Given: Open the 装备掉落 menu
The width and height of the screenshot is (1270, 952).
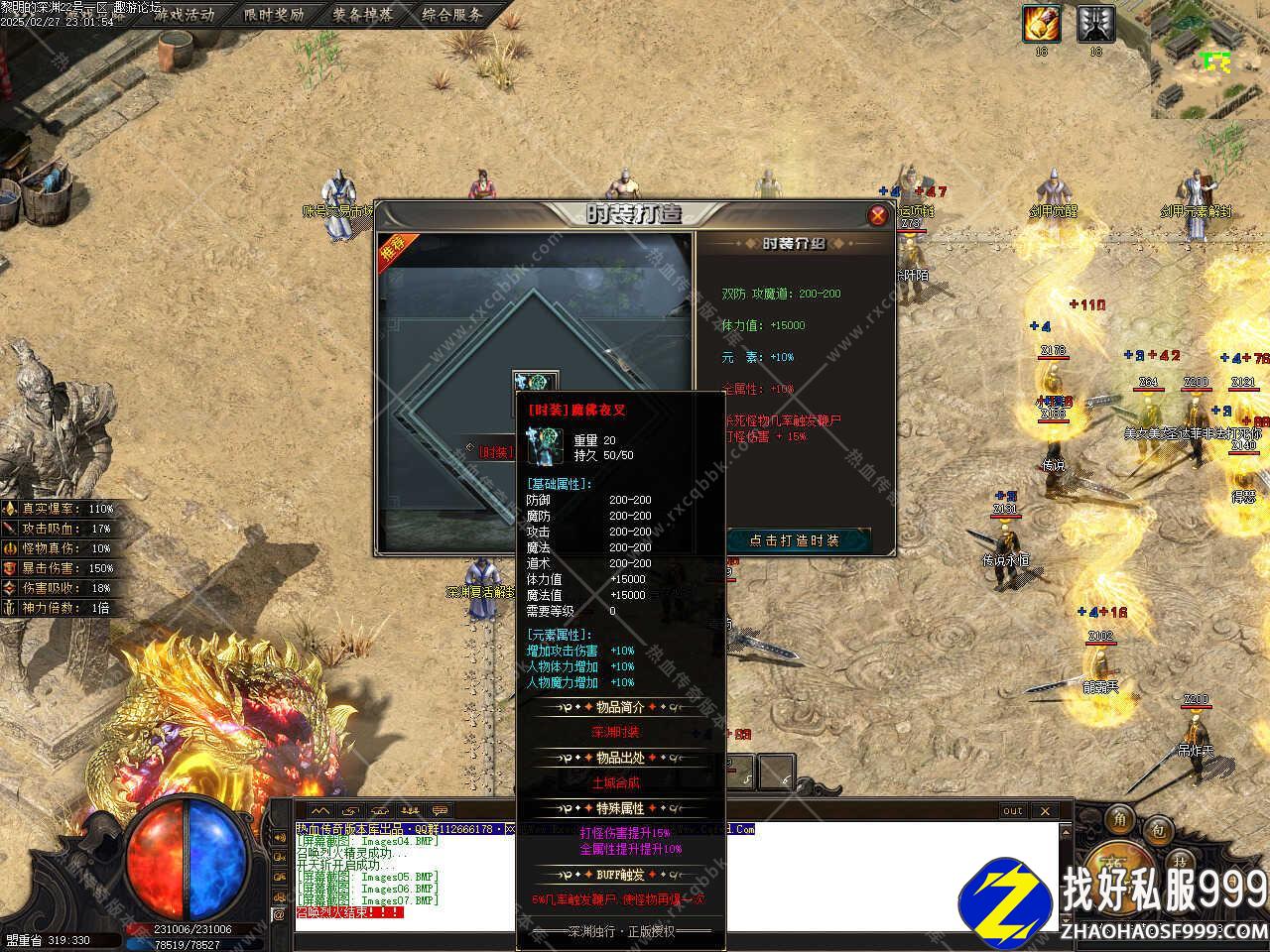Looking at the screenshot, I should 362,15.
